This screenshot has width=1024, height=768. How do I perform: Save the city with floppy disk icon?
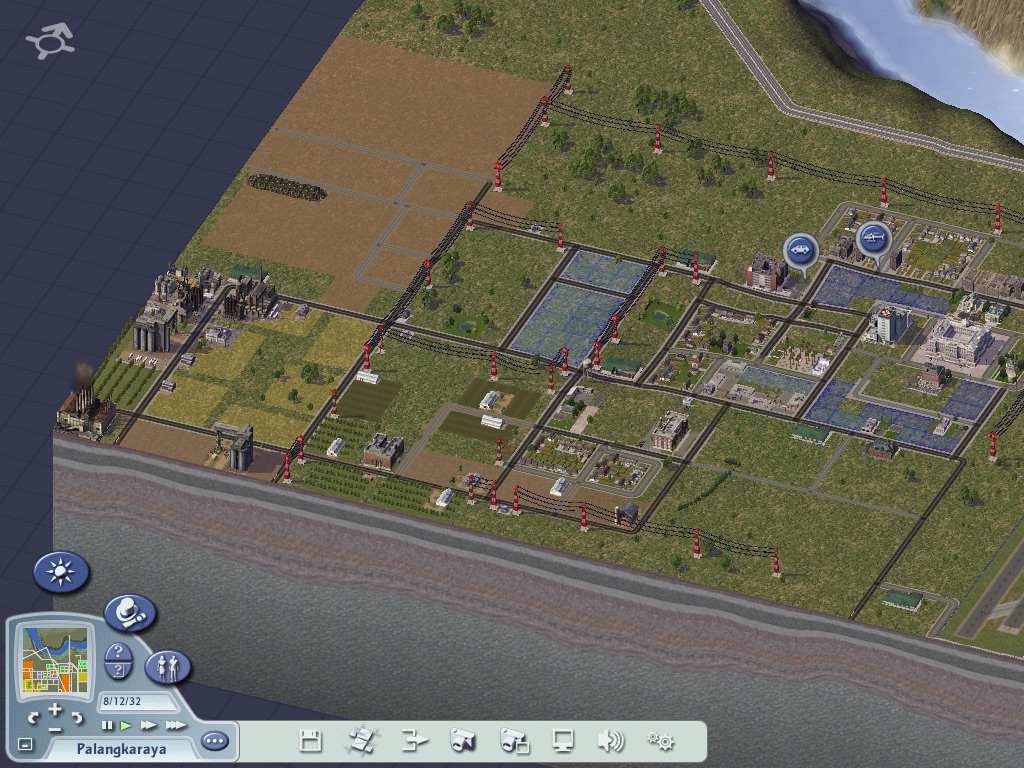pyautogui.click(x=311, y=741)
